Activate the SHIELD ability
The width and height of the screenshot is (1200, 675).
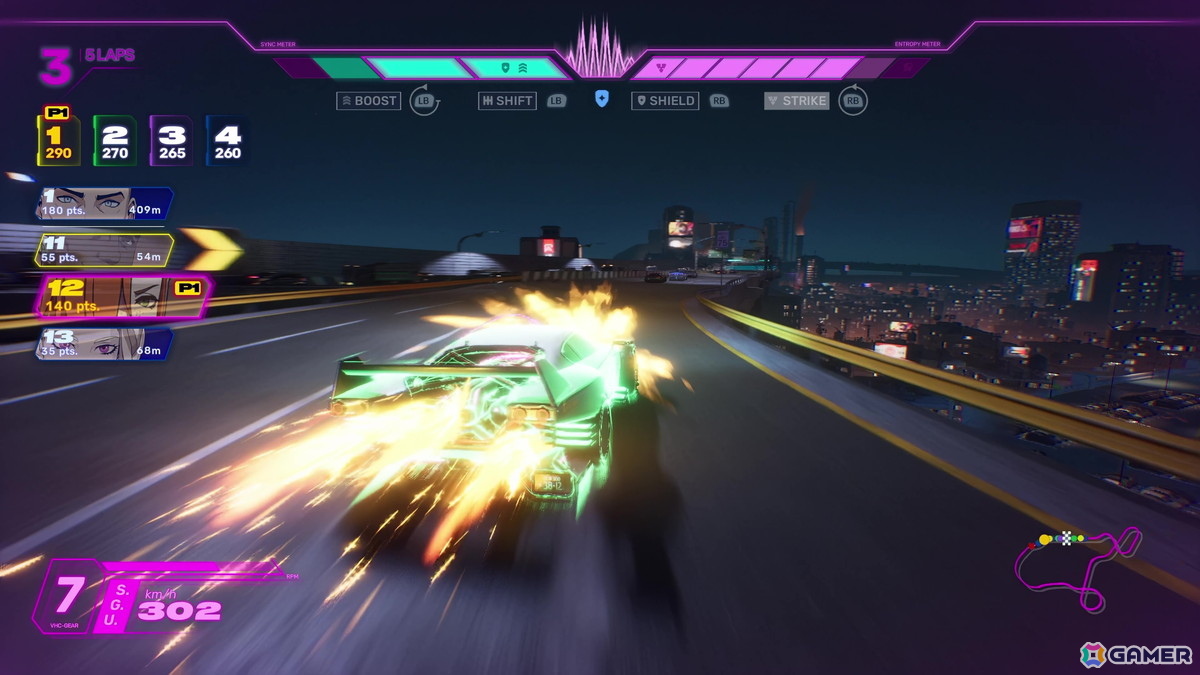pos(665,101)
